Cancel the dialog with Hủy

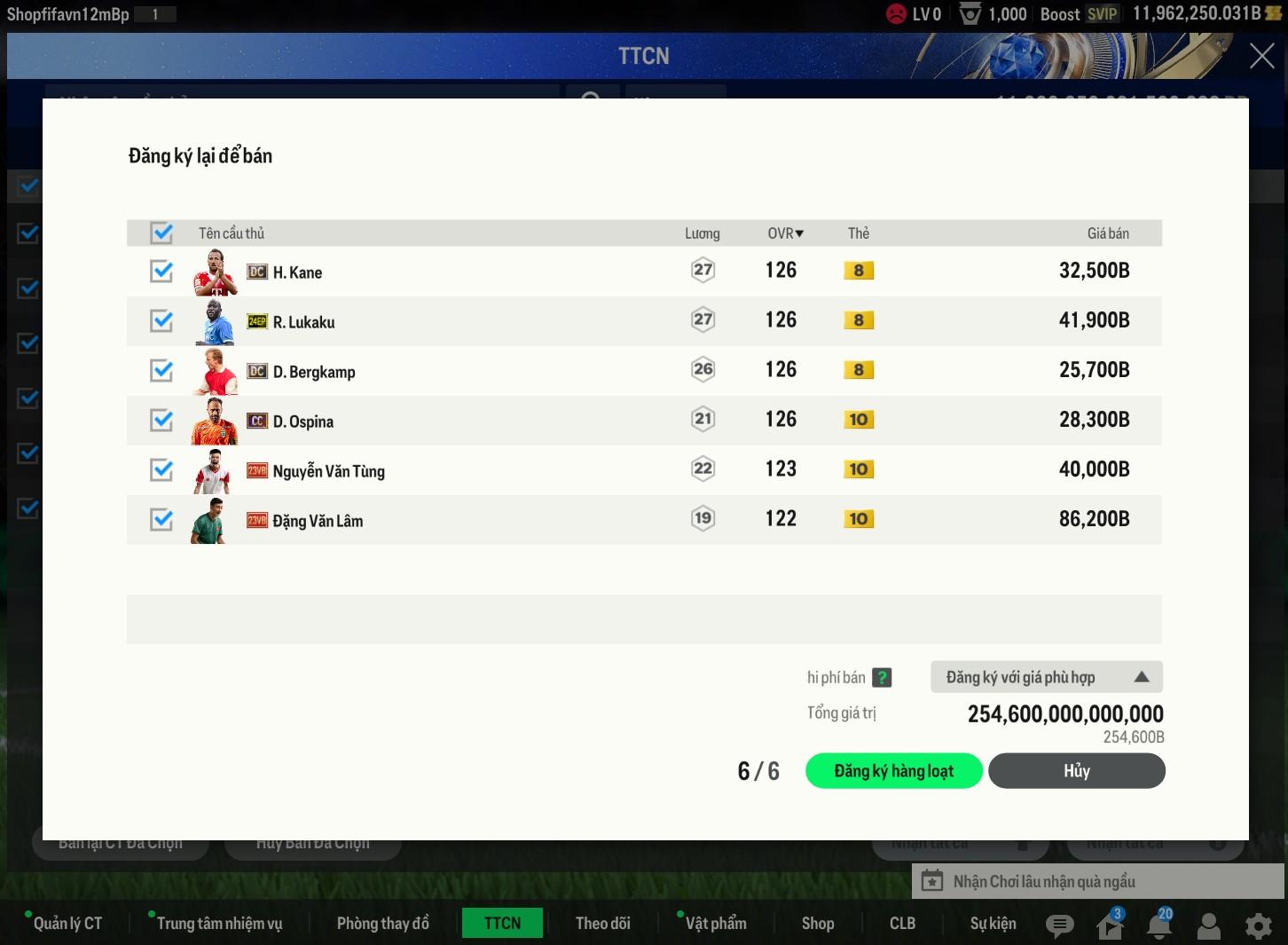(x=1076, y=771)
